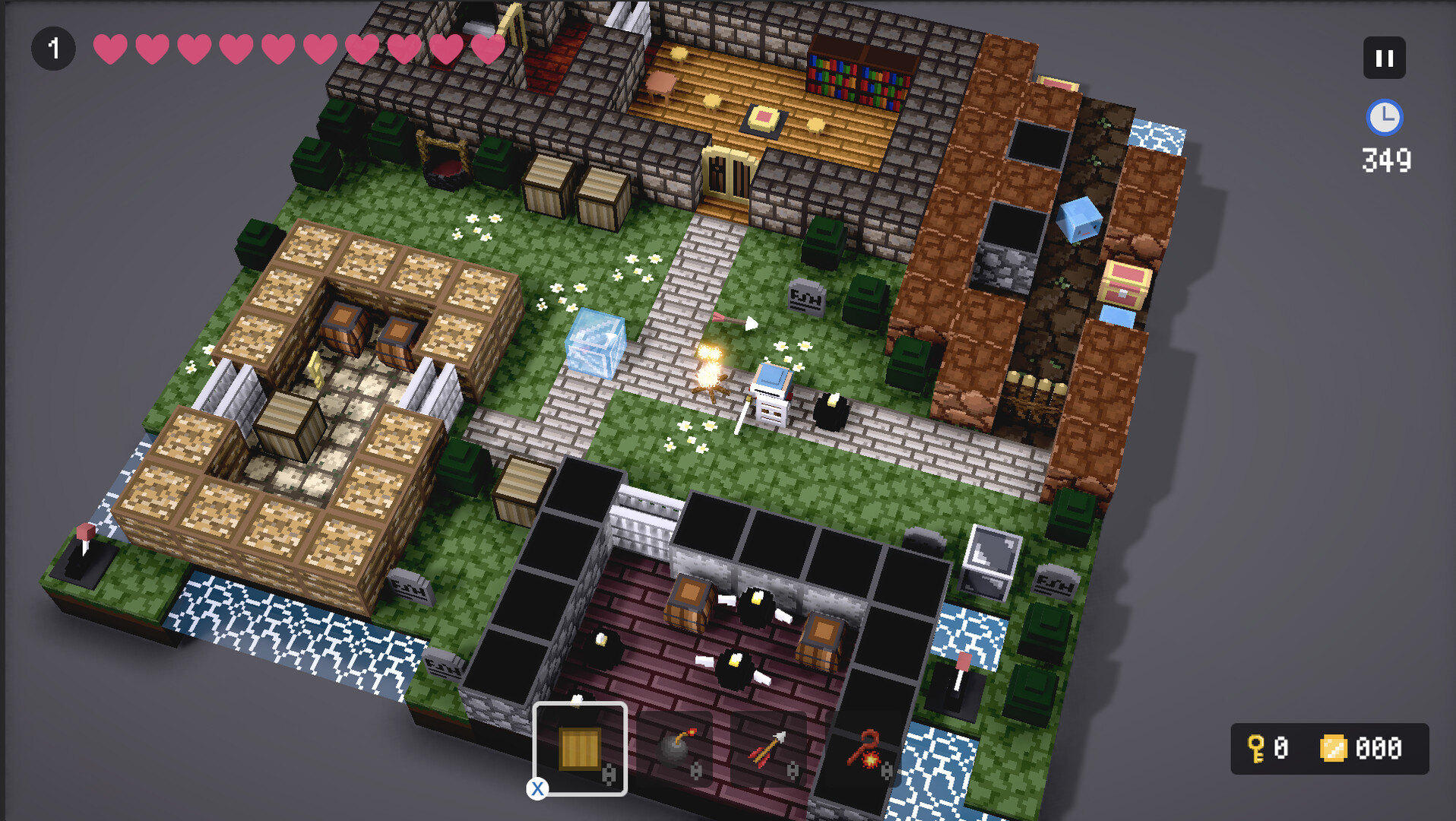Click the timer value 349

coord(1385,160)
